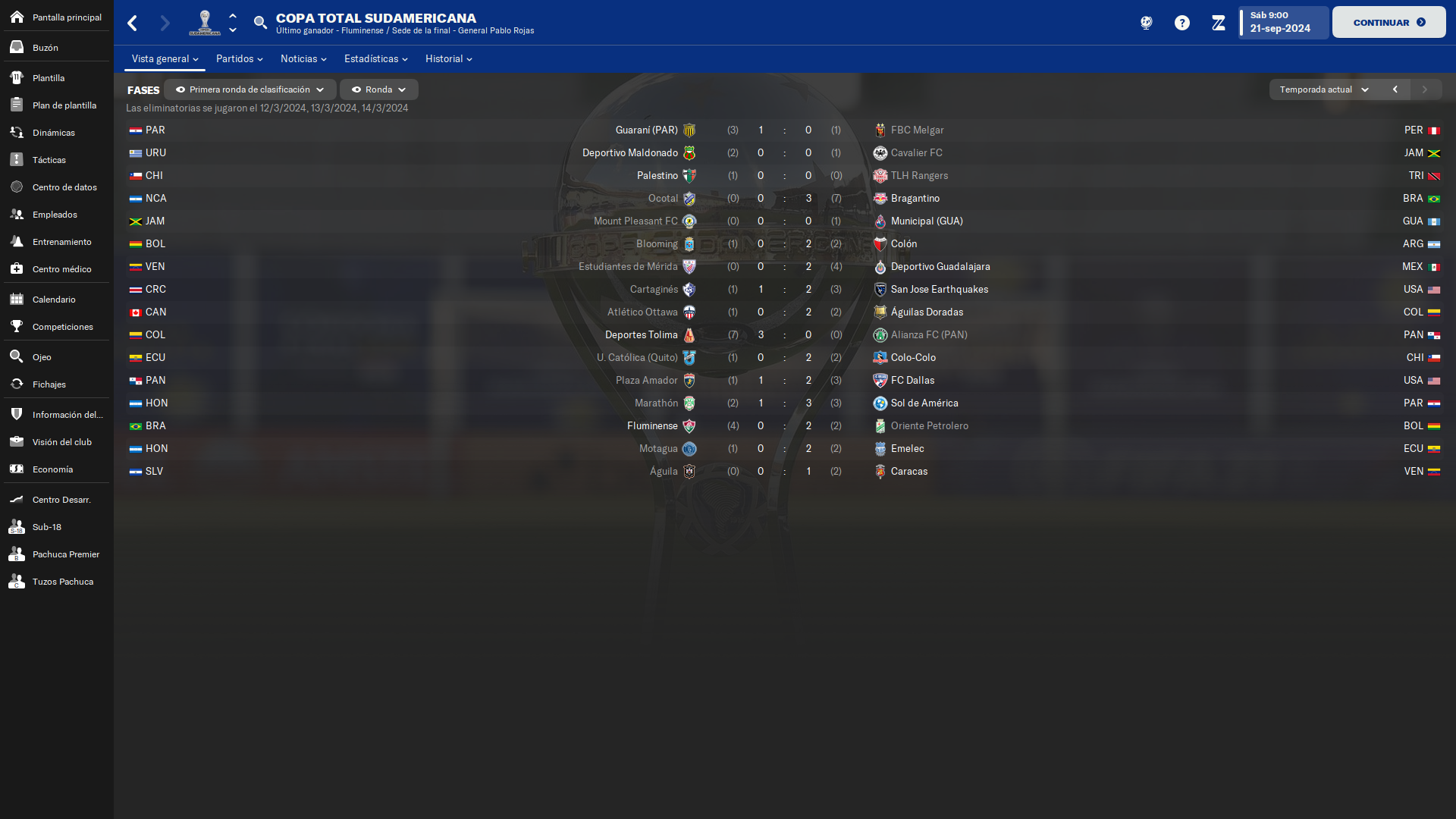
Task: Click the magnifying glass search icon
Action: 260,23
